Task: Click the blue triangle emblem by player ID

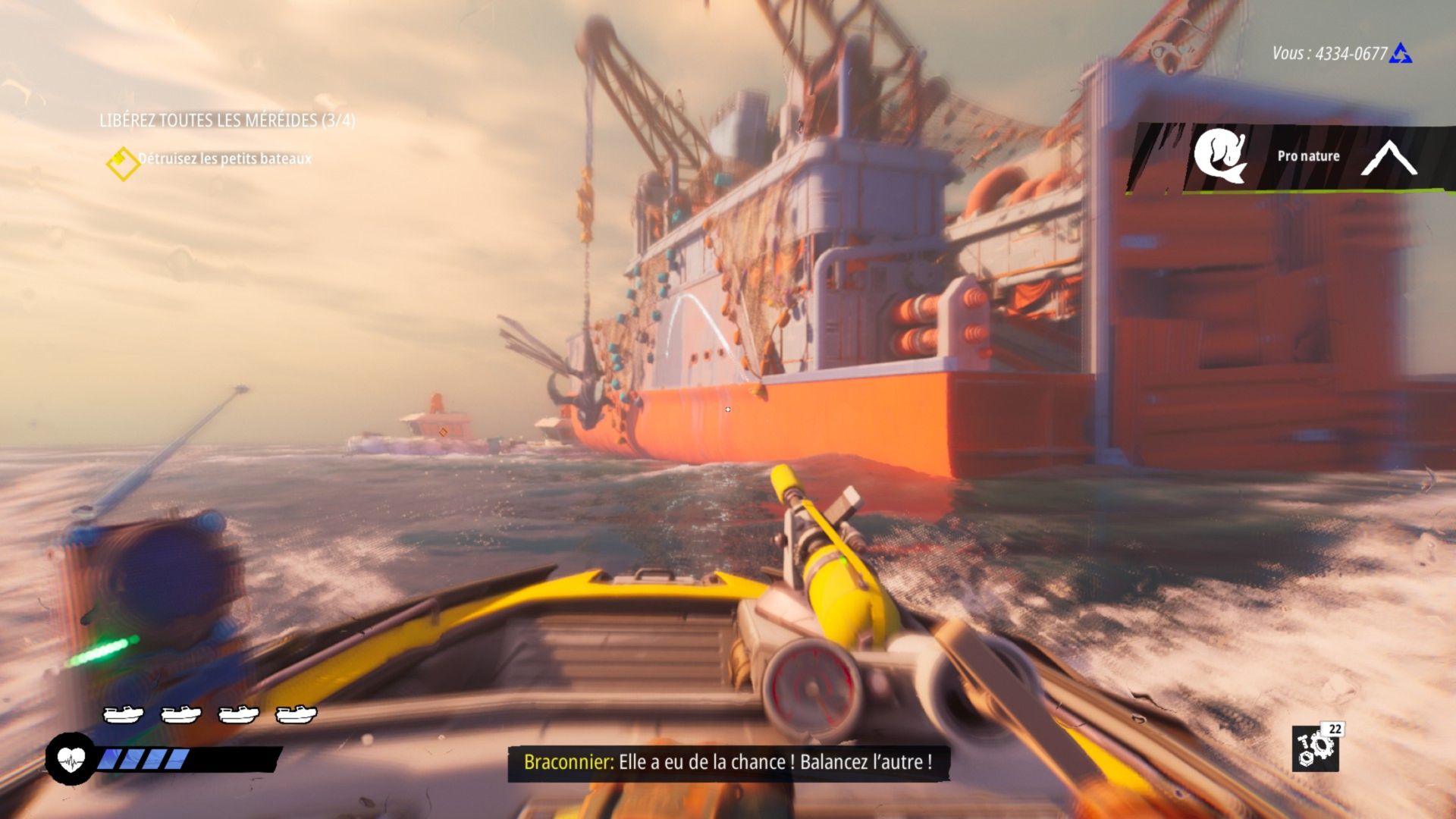Action: click(x=1400, y=53)
